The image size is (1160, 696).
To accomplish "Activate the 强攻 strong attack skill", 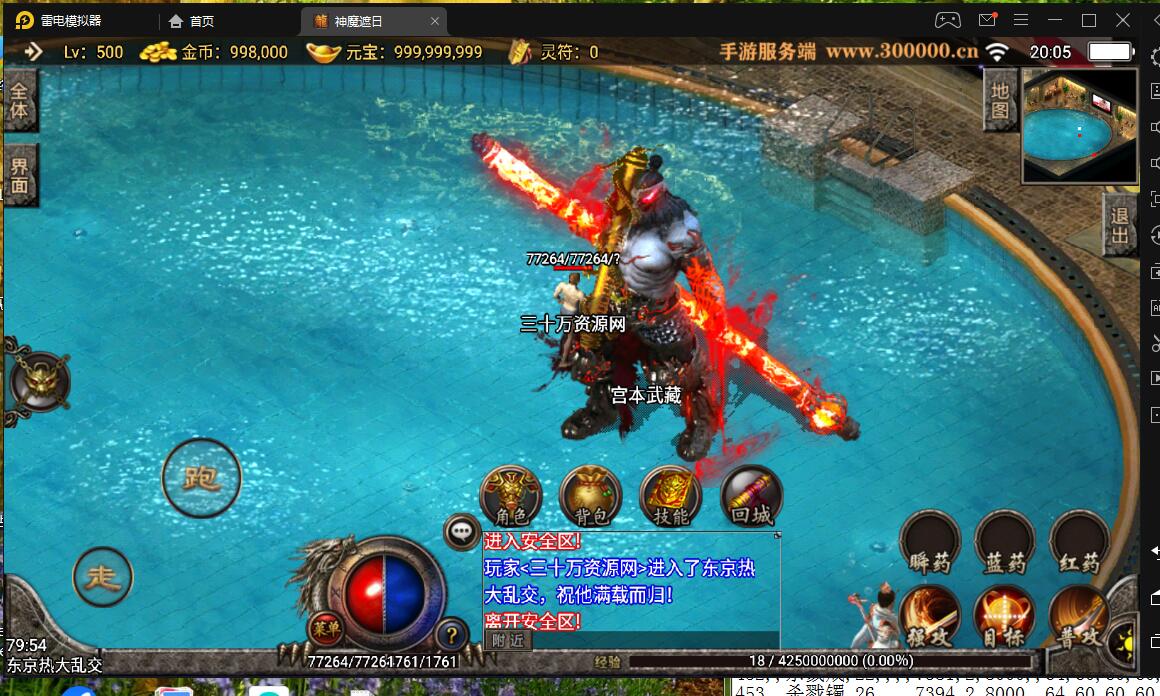I will [x=930, y=616].
